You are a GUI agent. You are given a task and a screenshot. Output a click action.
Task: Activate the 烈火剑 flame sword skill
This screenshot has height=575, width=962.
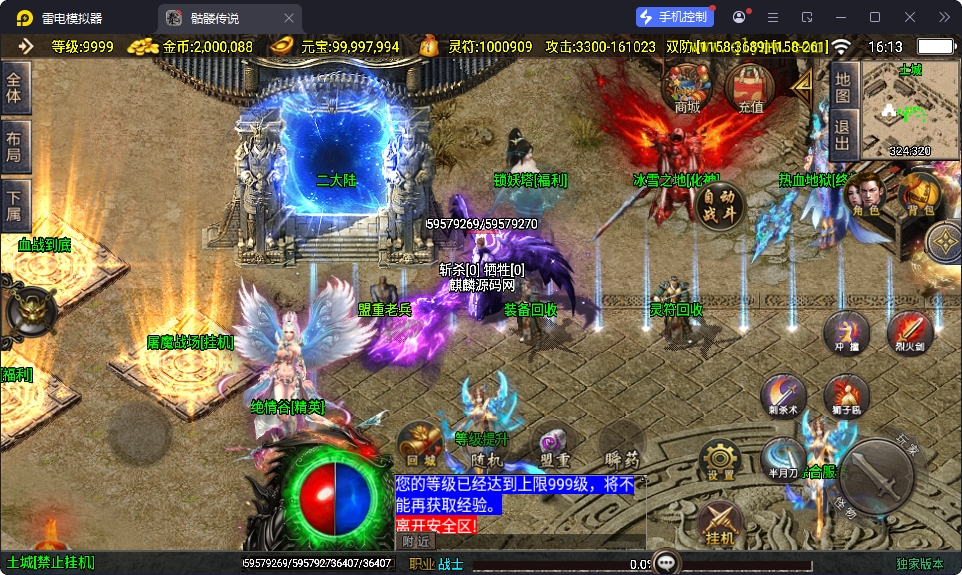pyautogui.click(x=910, y=333)
